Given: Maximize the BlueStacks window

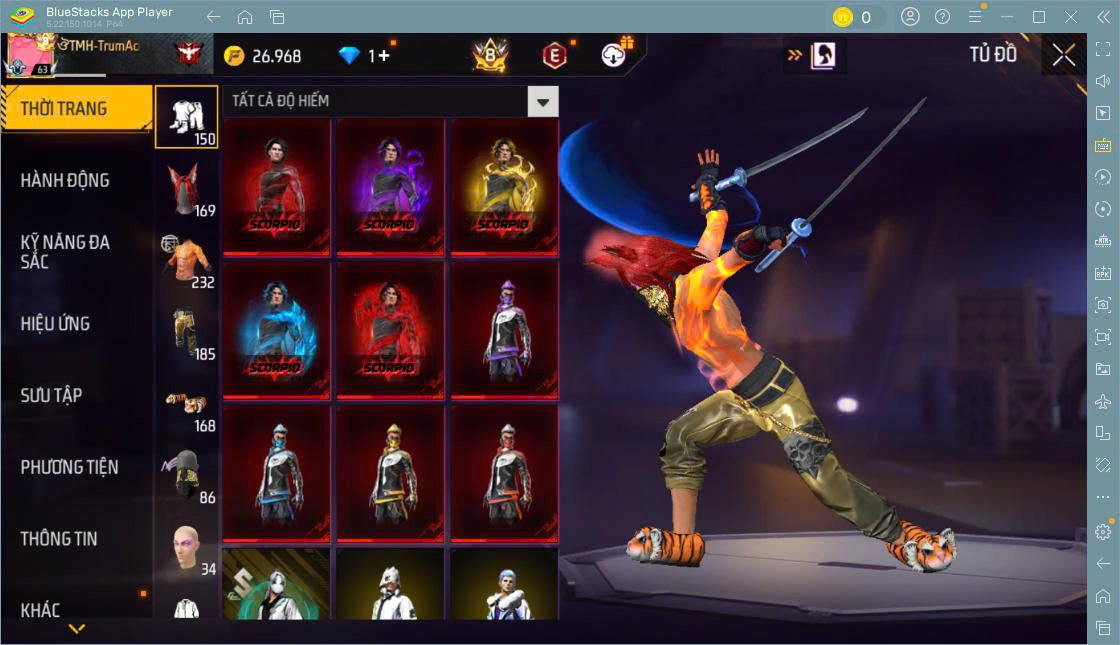Looking at the screenshot, I should coord(1039,17).
